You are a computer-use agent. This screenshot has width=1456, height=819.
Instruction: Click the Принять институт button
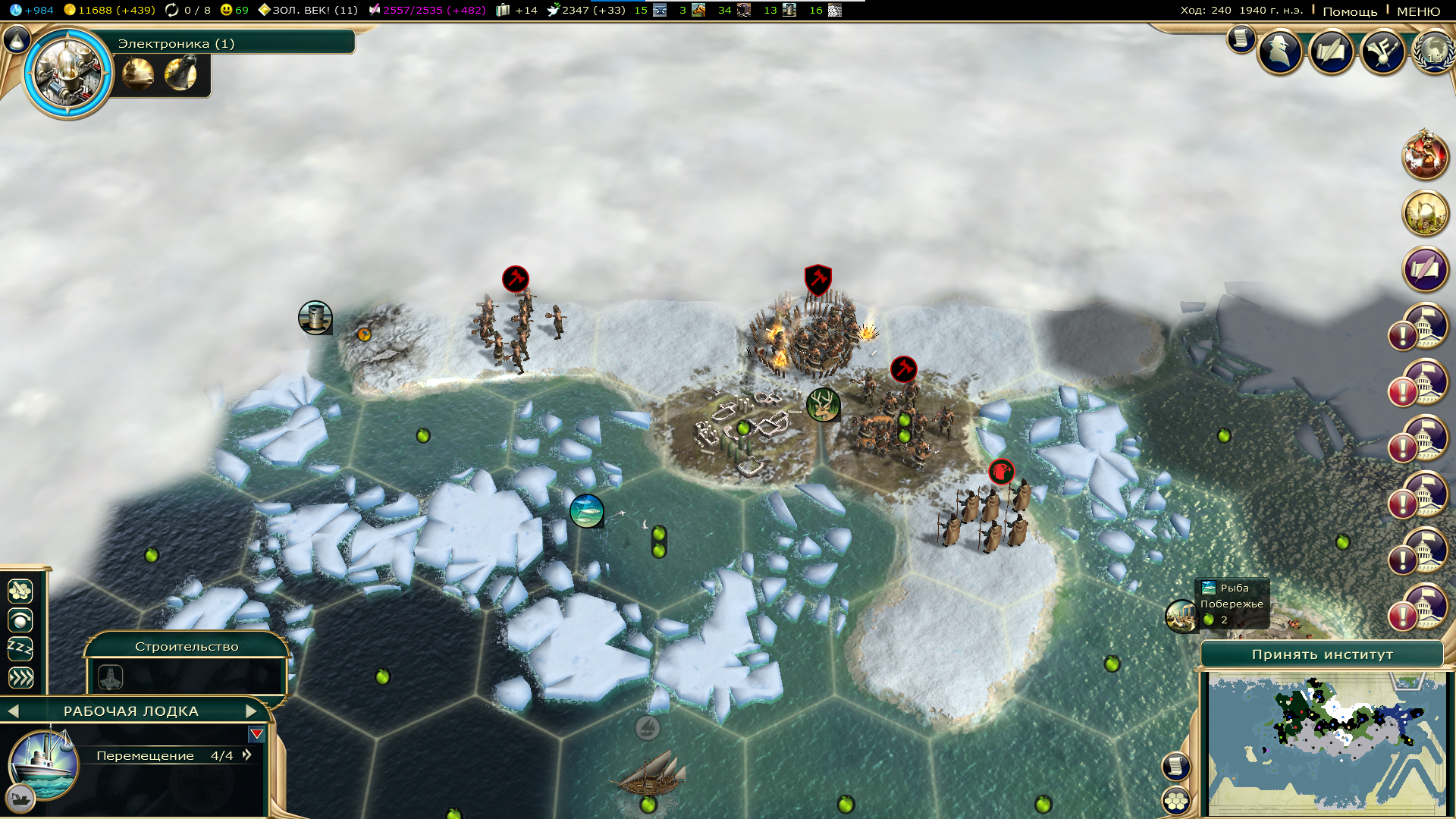point(1322,654)
